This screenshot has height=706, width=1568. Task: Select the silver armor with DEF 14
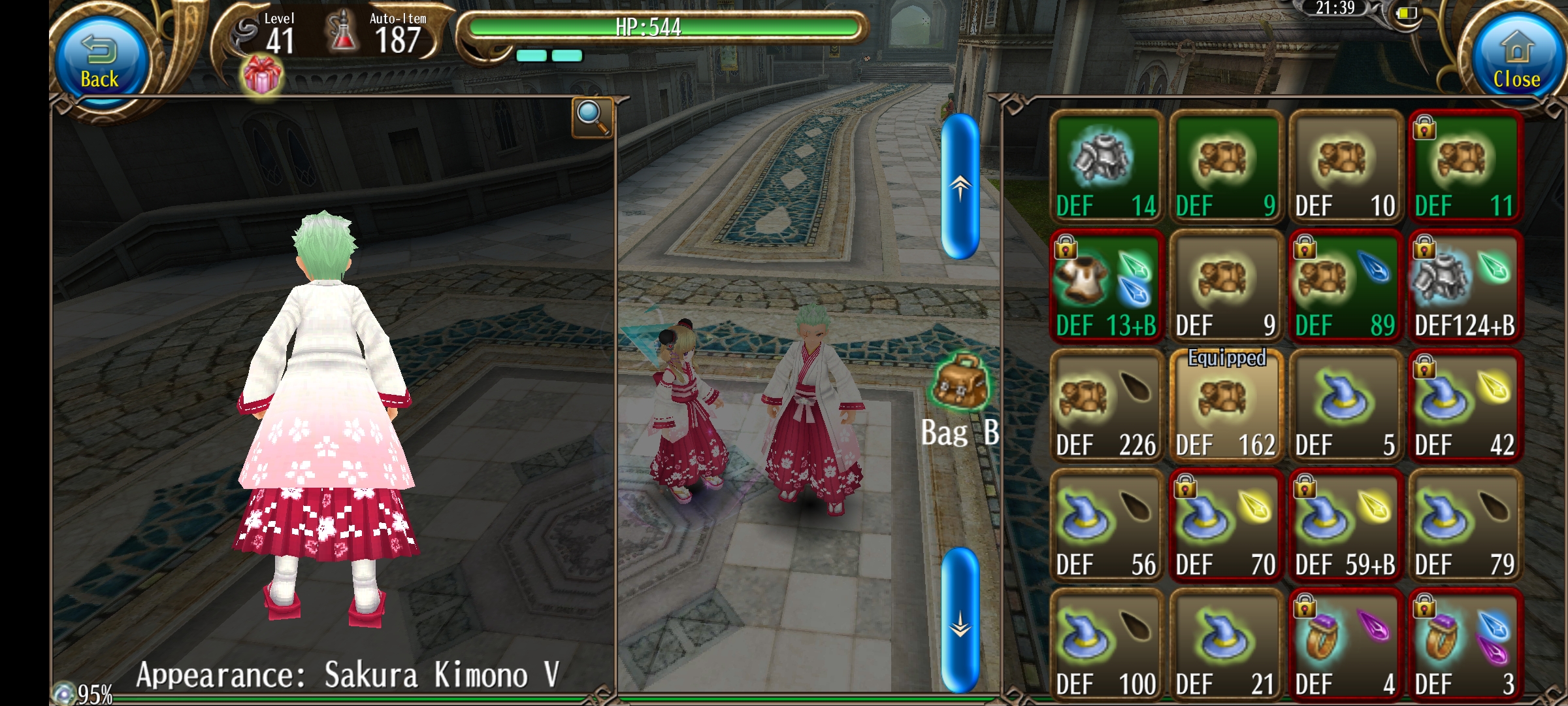click(x=1107, y=167)
